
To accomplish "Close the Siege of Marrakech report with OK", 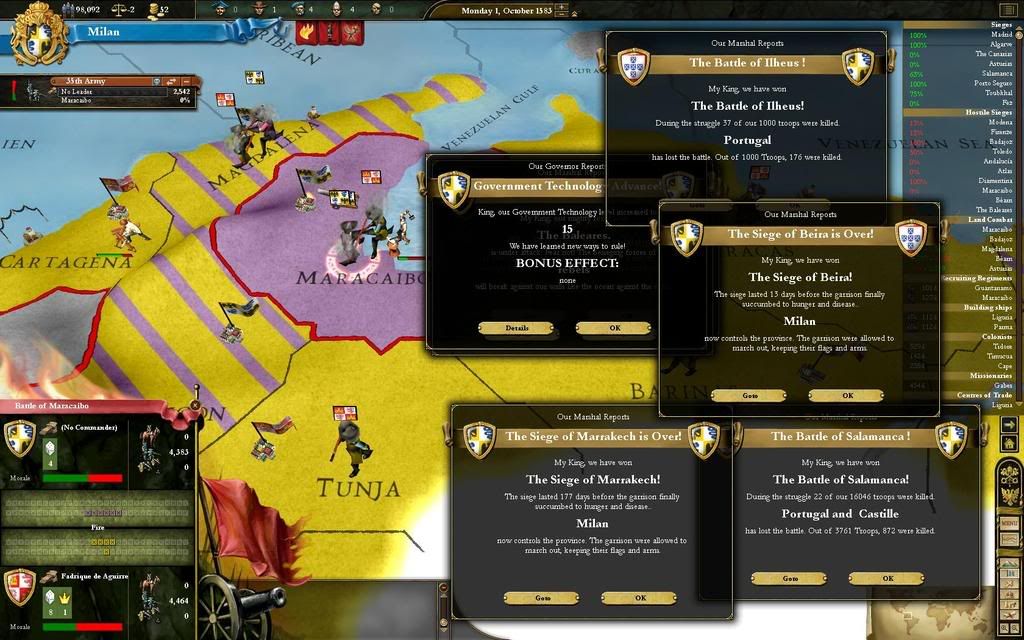I will (640, 598).
